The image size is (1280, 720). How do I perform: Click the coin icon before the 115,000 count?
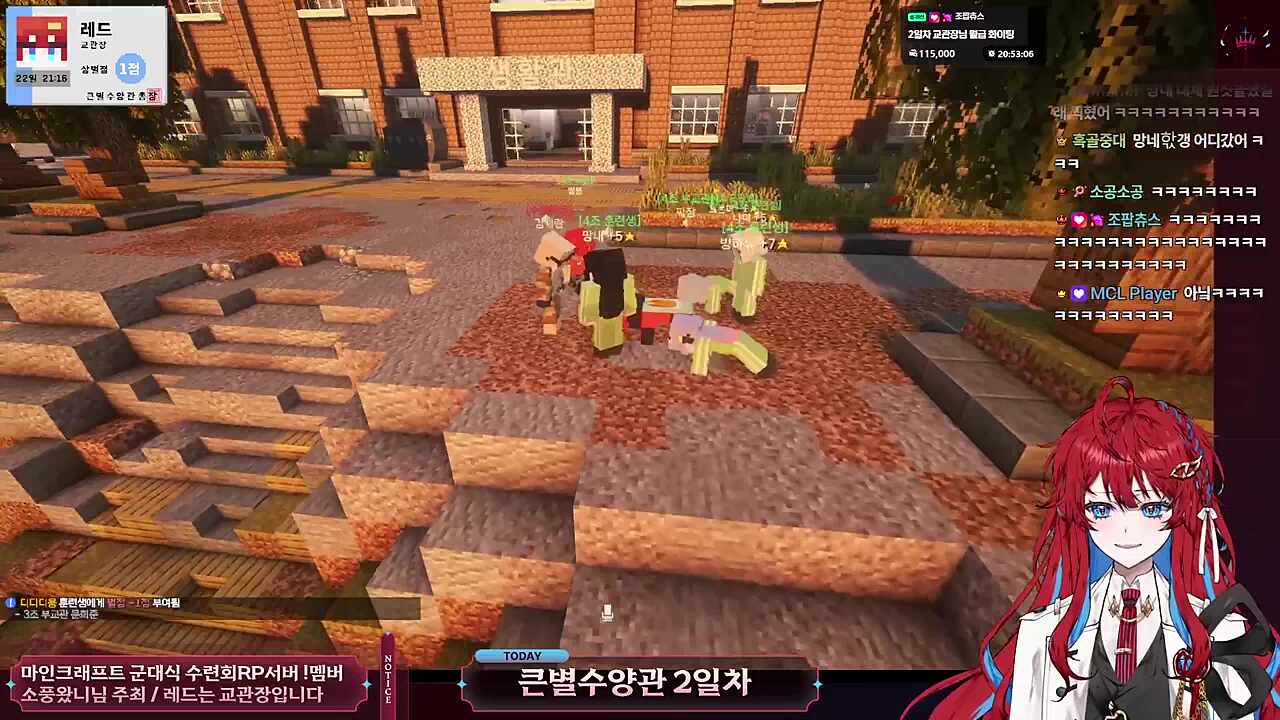click(x=913, y=53)
